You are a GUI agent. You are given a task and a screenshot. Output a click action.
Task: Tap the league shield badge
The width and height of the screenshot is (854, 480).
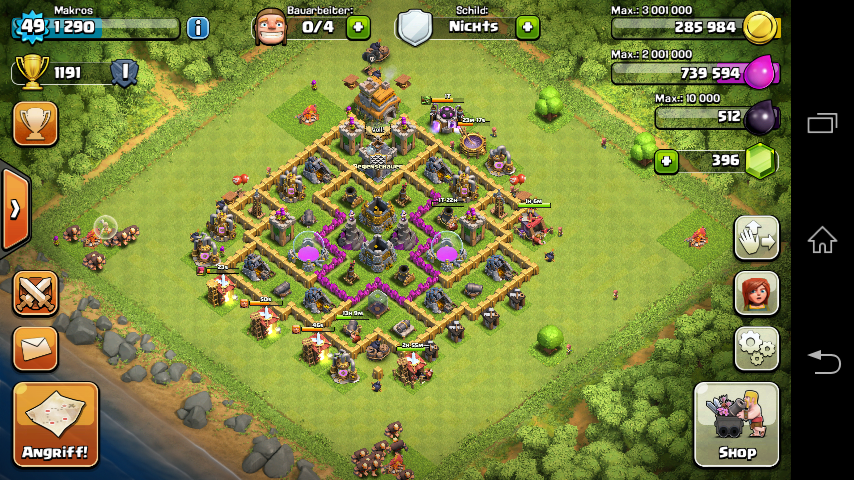click(x=124, y=72)
